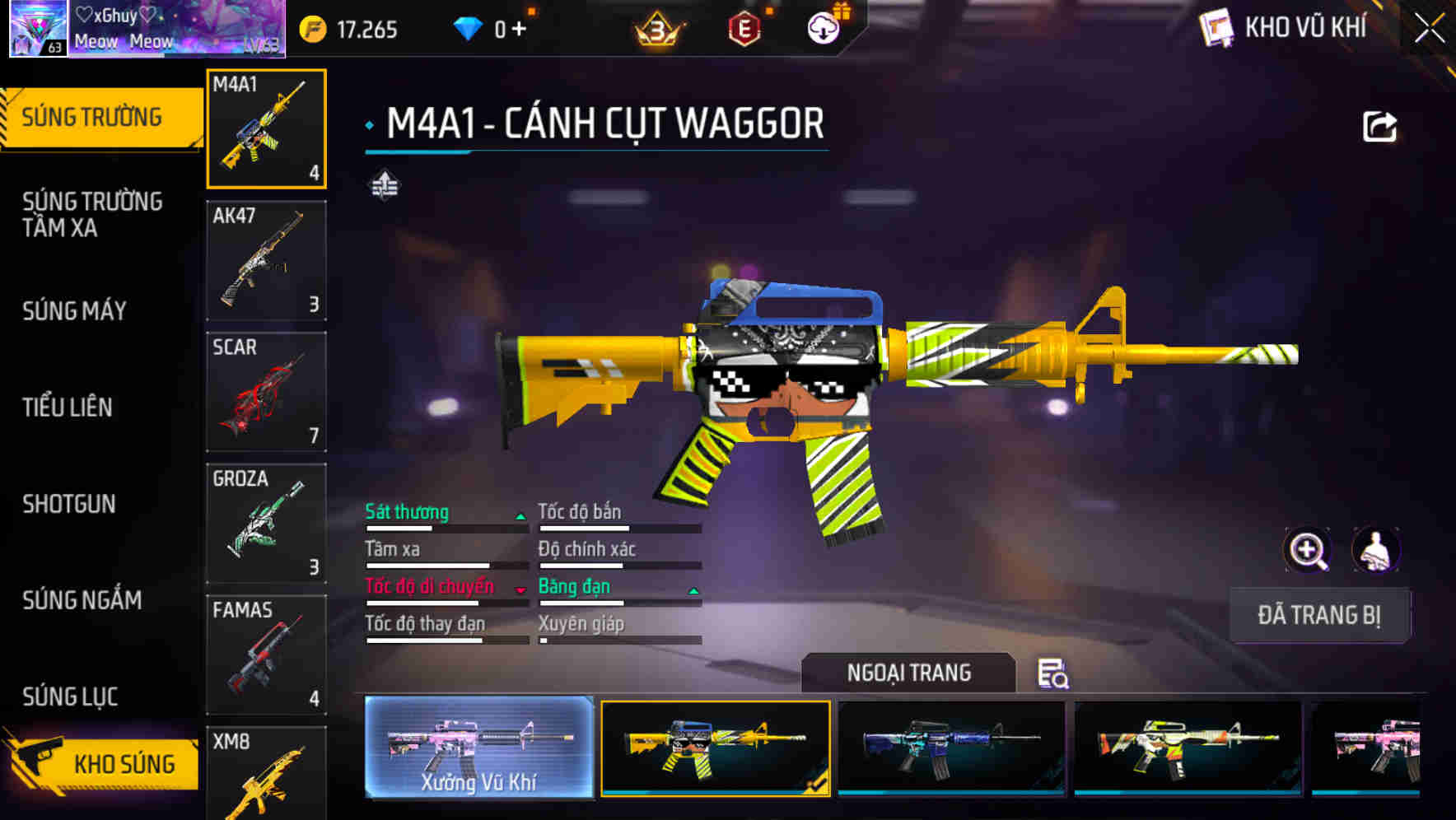Choose the SCAR weapon slot
The width and height of the screenshot is (1456, 820).
point(266,392)
